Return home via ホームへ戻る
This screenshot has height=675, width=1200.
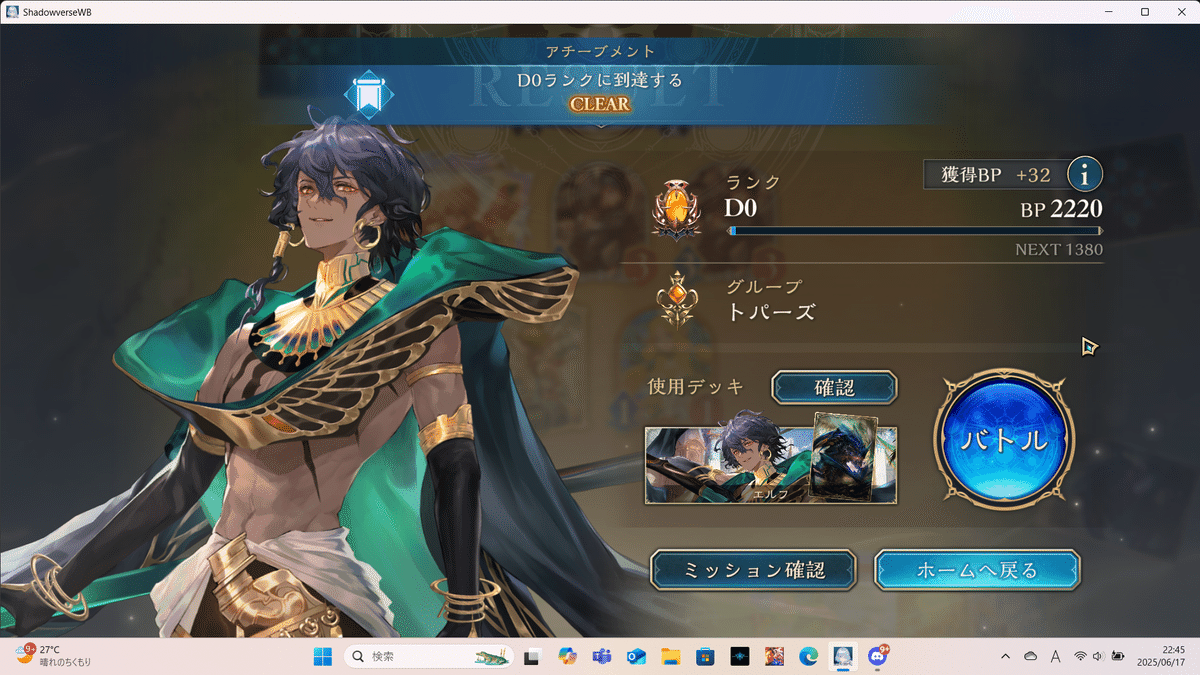point(977,570)
